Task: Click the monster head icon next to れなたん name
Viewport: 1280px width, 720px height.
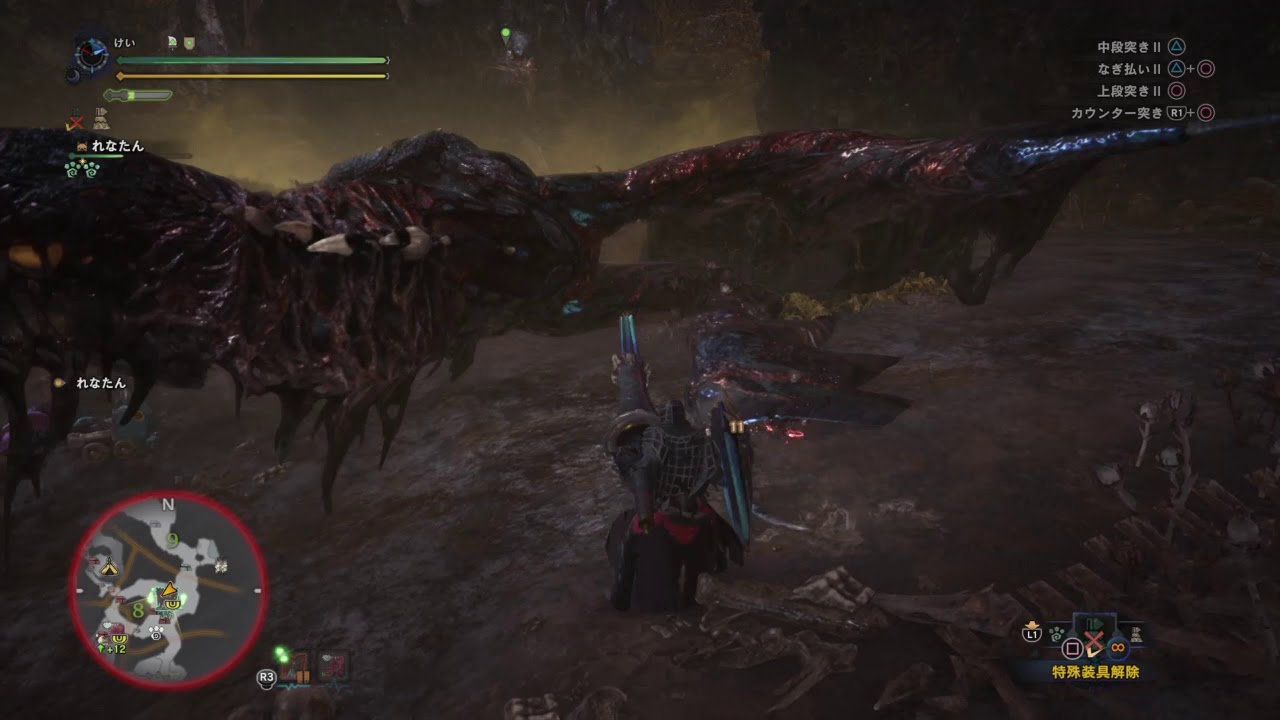Action: (x=81, y=146)
